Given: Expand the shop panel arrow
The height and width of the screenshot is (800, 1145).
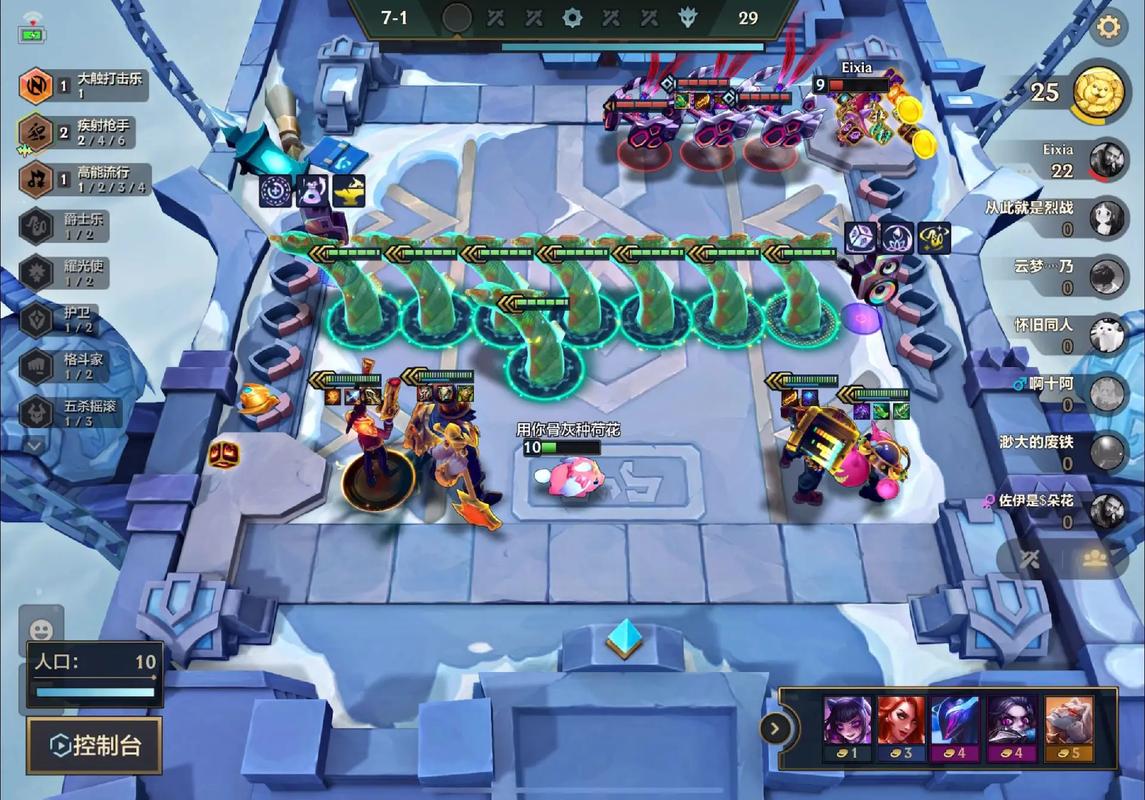Looking at the screenshot, I should point(774,728).
